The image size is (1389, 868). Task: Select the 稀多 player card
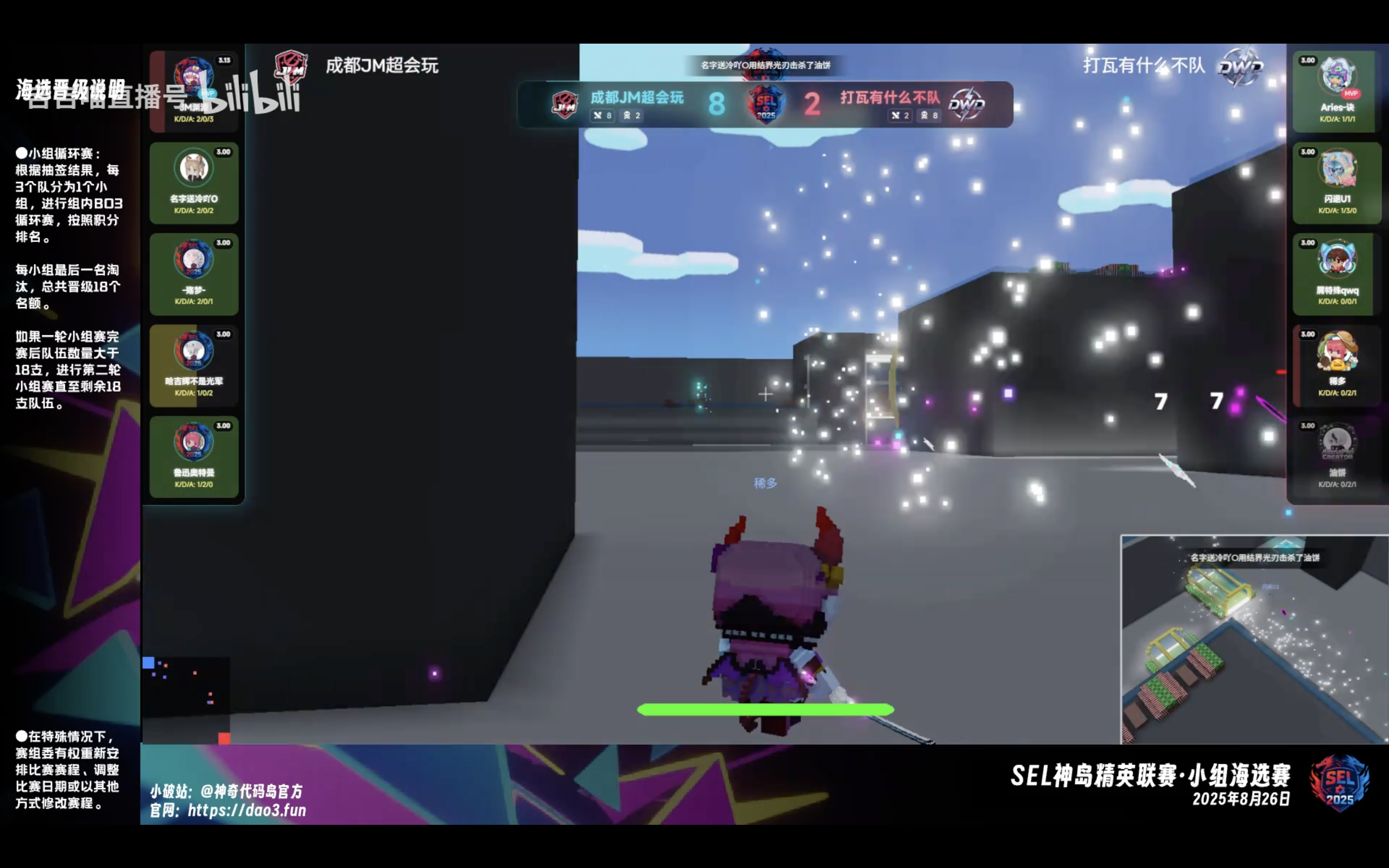tap(1336, 365)
